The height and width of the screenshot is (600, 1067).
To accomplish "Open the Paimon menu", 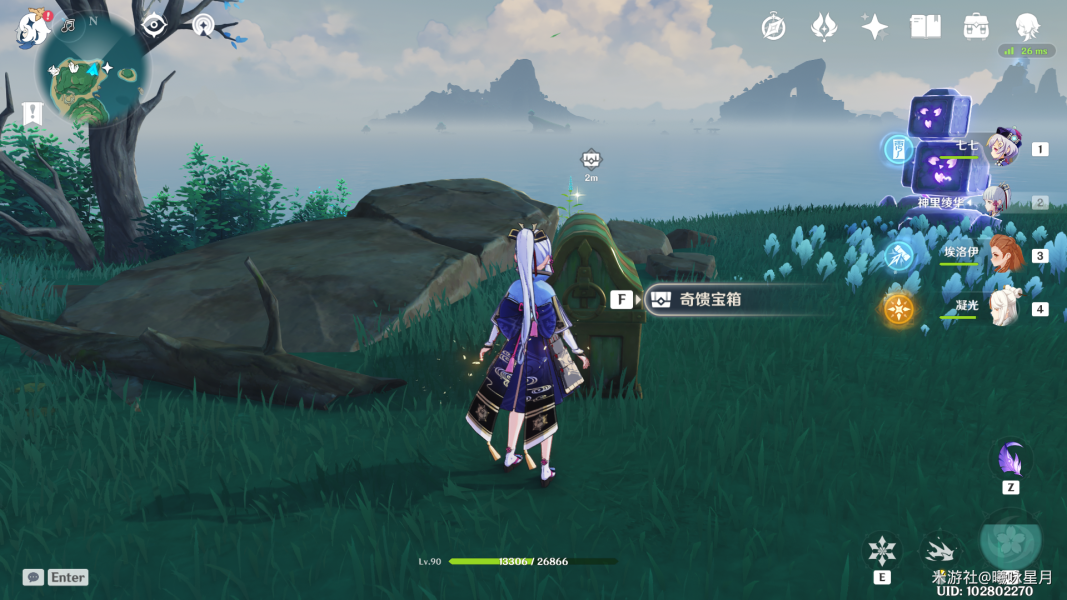I will 32,28.
